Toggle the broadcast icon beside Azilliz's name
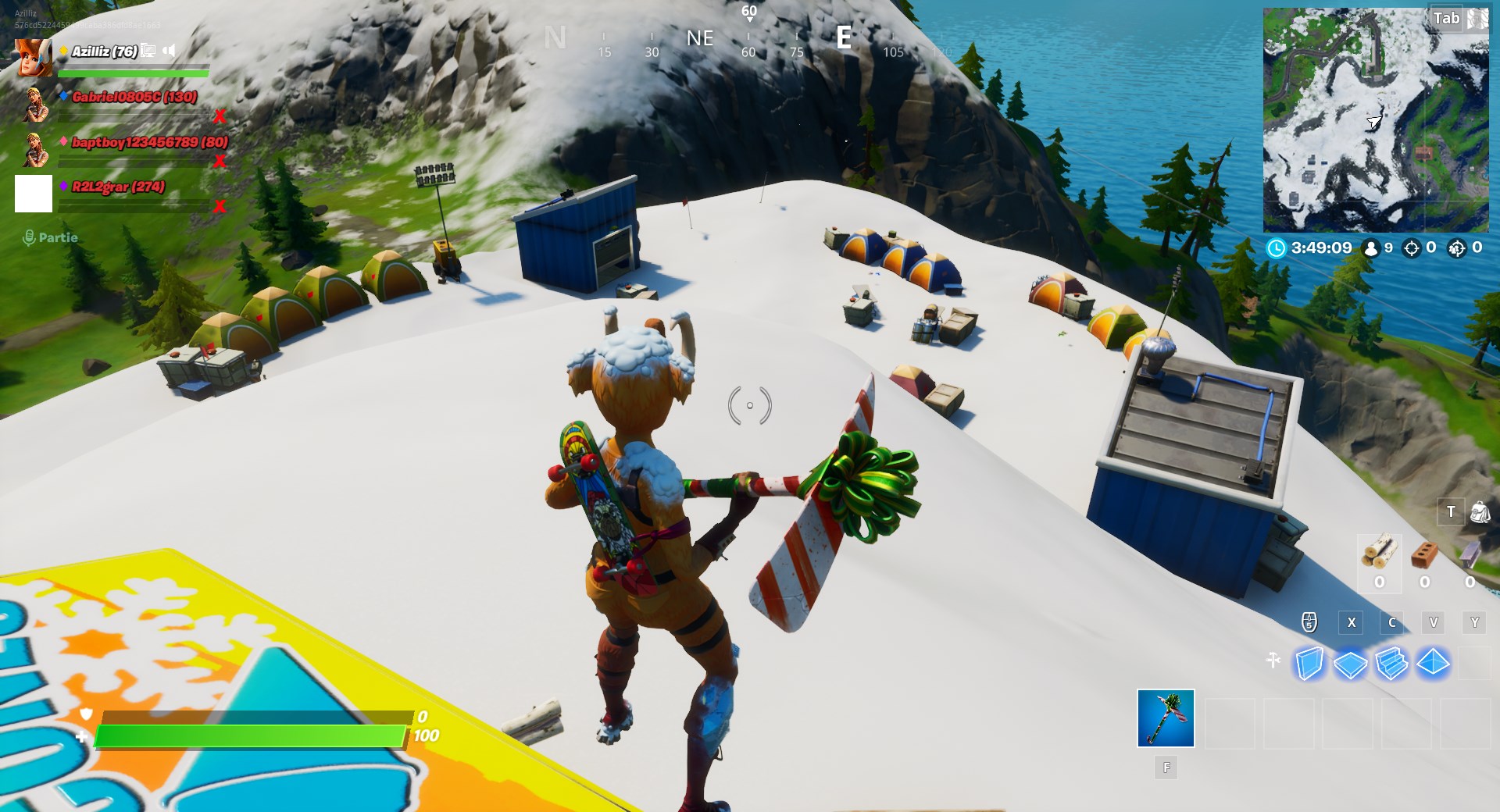Screen dimensions: 1500x812 tap(148, 49)
